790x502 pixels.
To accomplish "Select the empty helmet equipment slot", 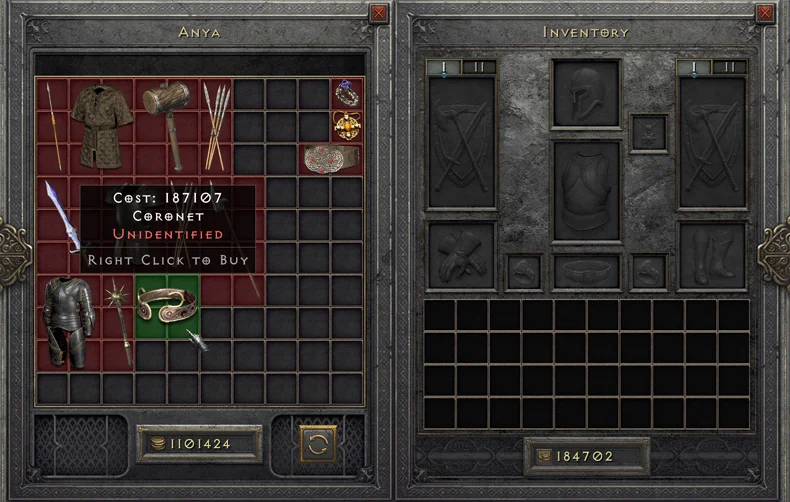I will tap(586, 94).
